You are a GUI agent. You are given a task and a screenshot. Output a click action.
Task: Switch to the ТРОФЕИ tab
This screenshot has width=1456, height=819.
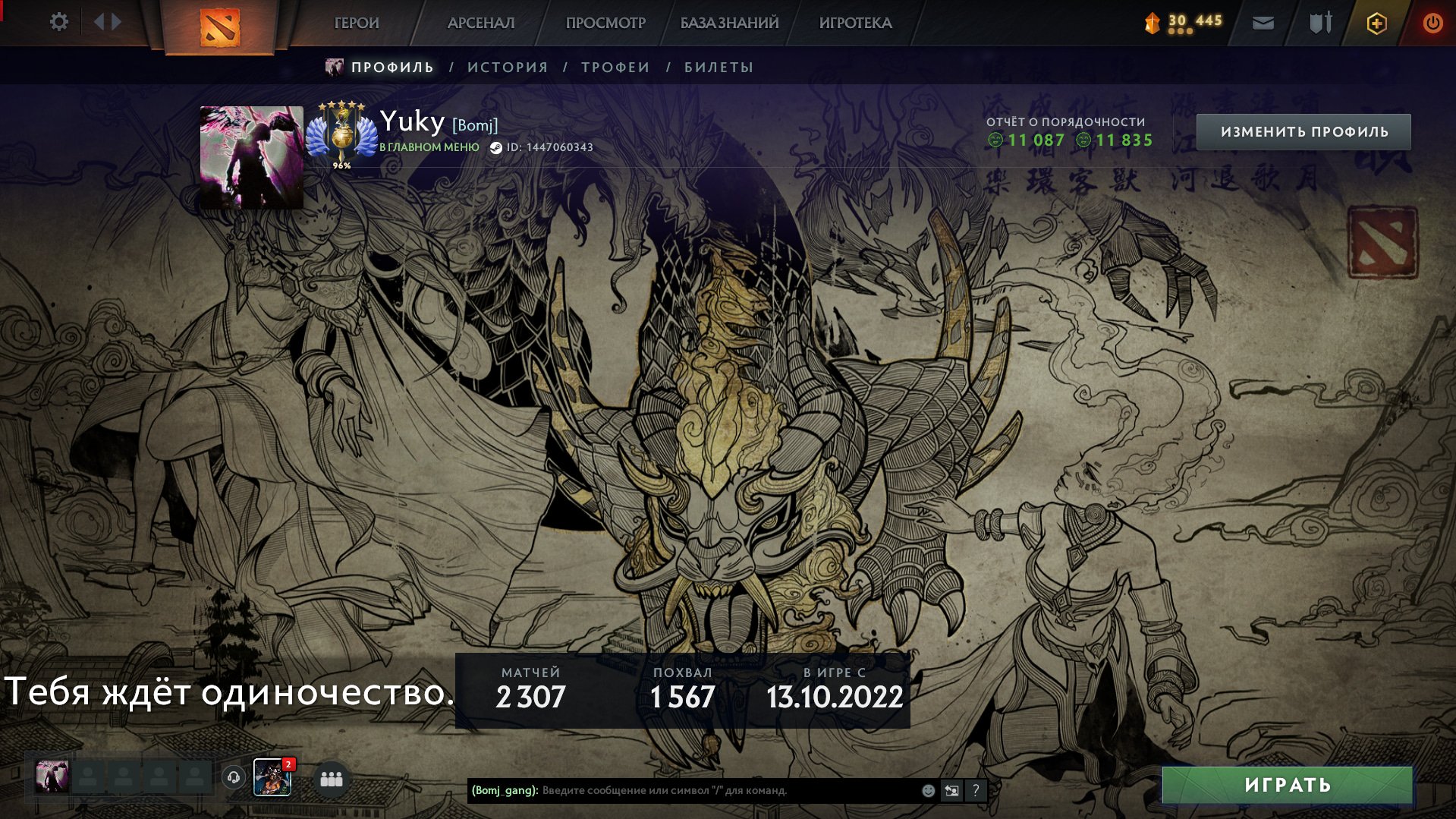point(615,68)
